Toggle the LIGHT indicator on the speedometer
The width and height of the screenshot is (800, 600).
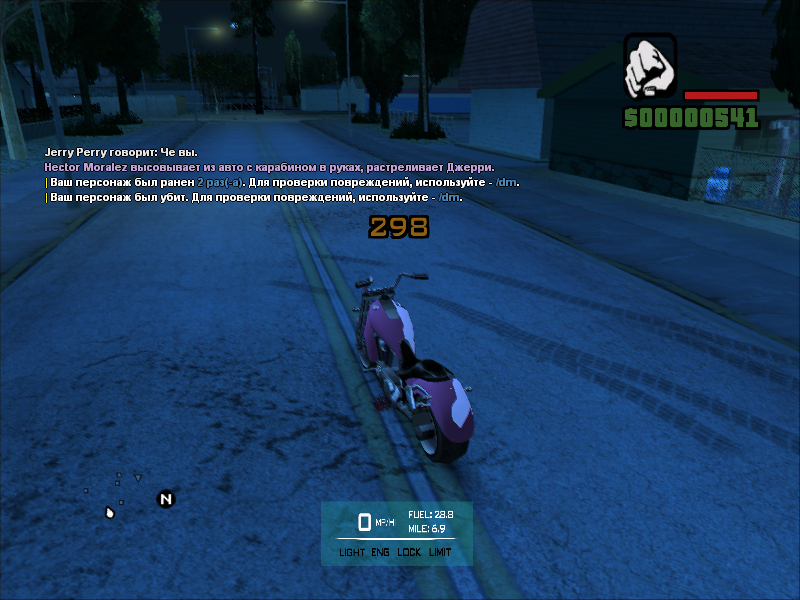click(352, 552)
